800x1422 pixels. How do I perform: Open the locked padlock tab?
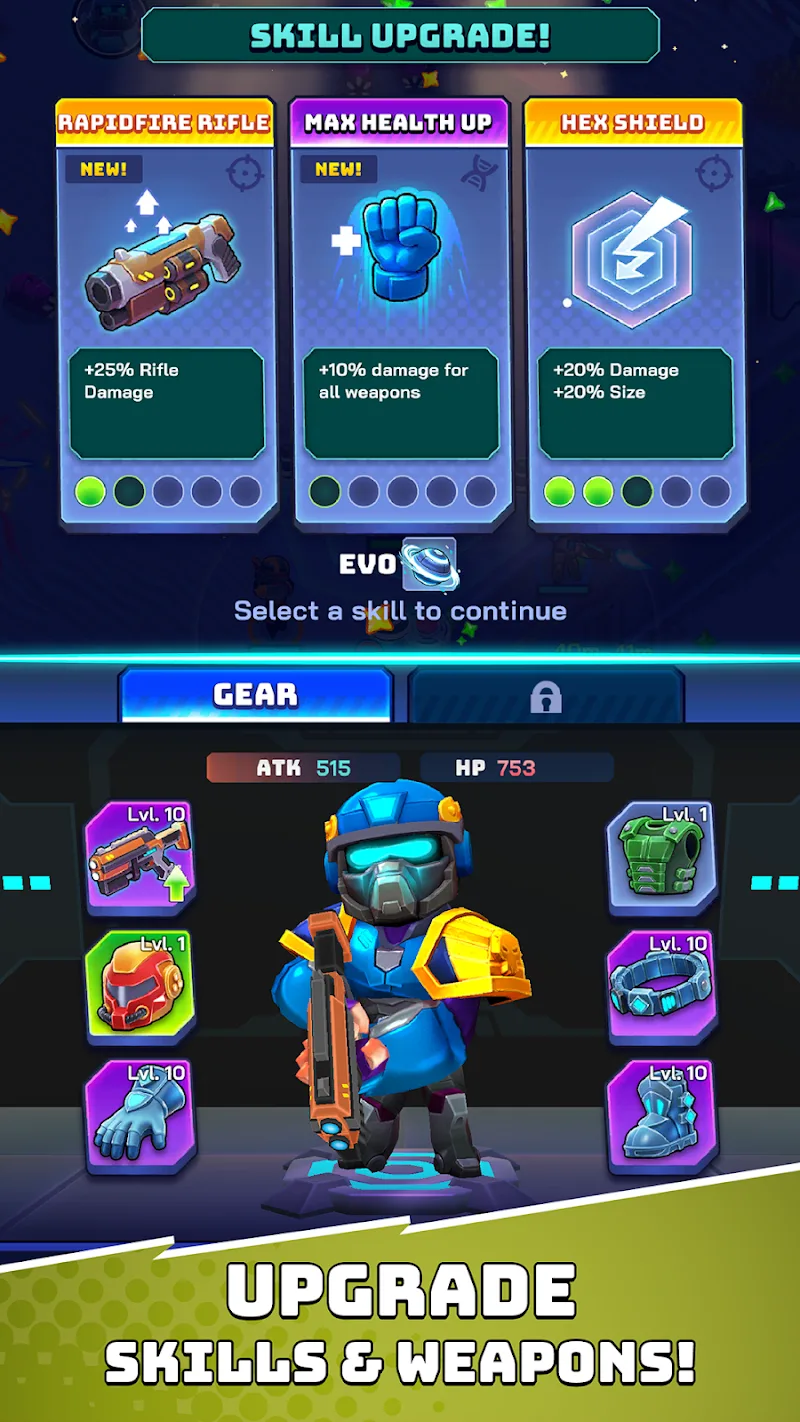click(546, 696)
